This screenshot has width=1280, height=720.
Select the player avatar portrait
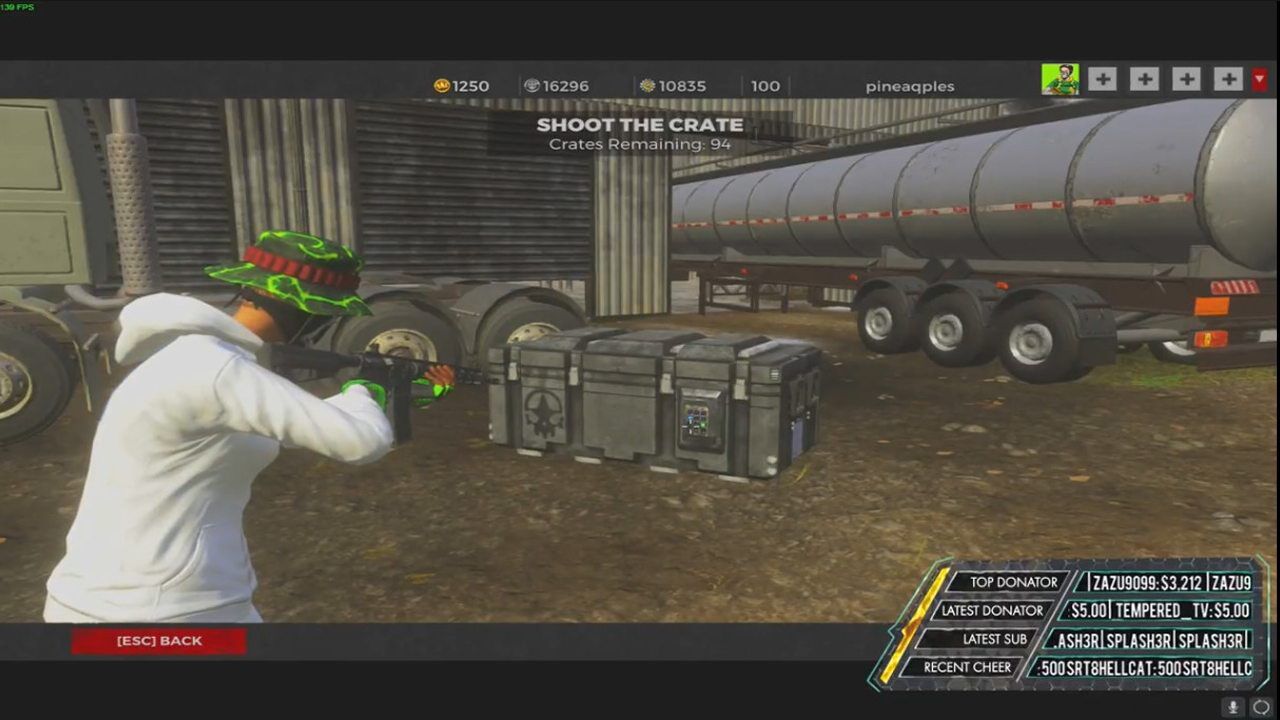pyautogui.click(x=1060, y=80)
